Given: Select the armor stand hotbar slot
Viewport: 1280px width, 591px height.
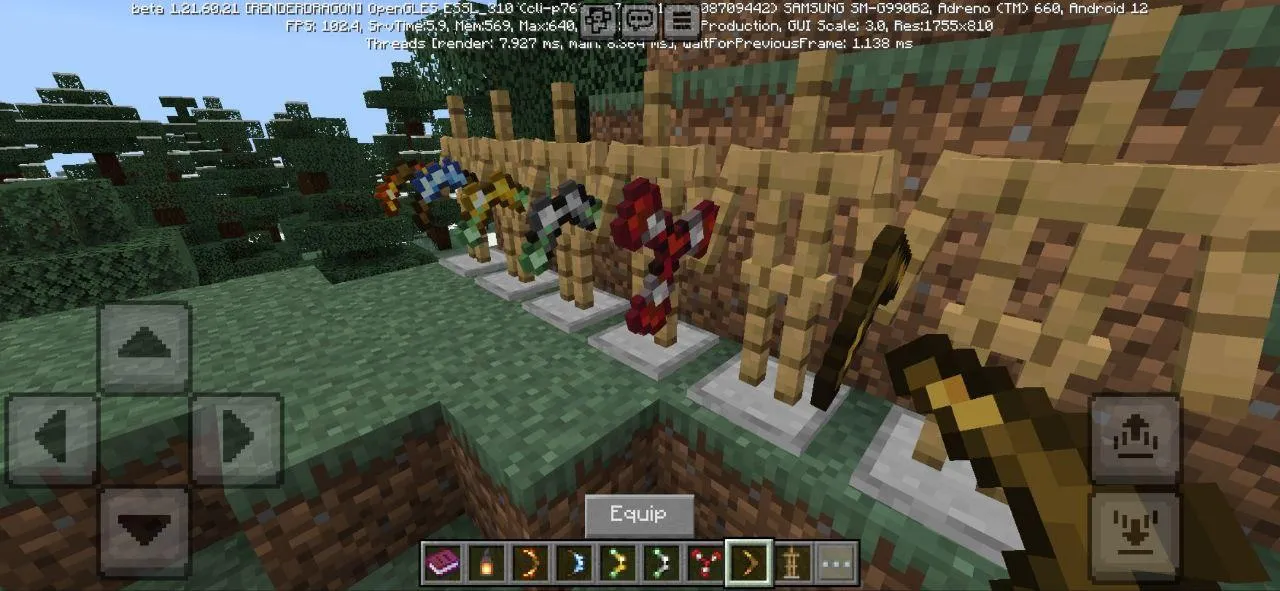Looking at the screenshot, I should (794, 565).
